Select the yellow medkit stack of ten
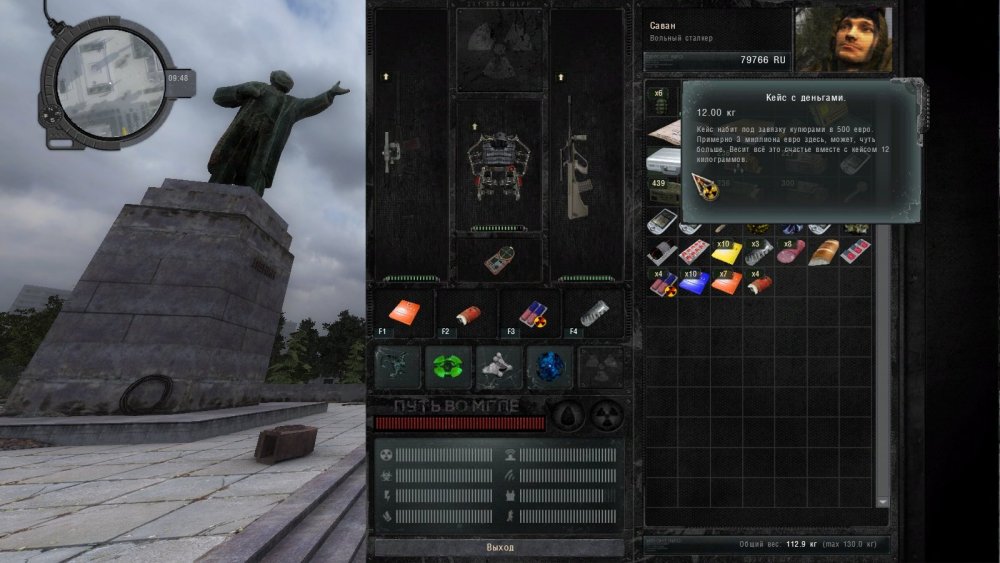1000x563 pixels. click(727, 253)
